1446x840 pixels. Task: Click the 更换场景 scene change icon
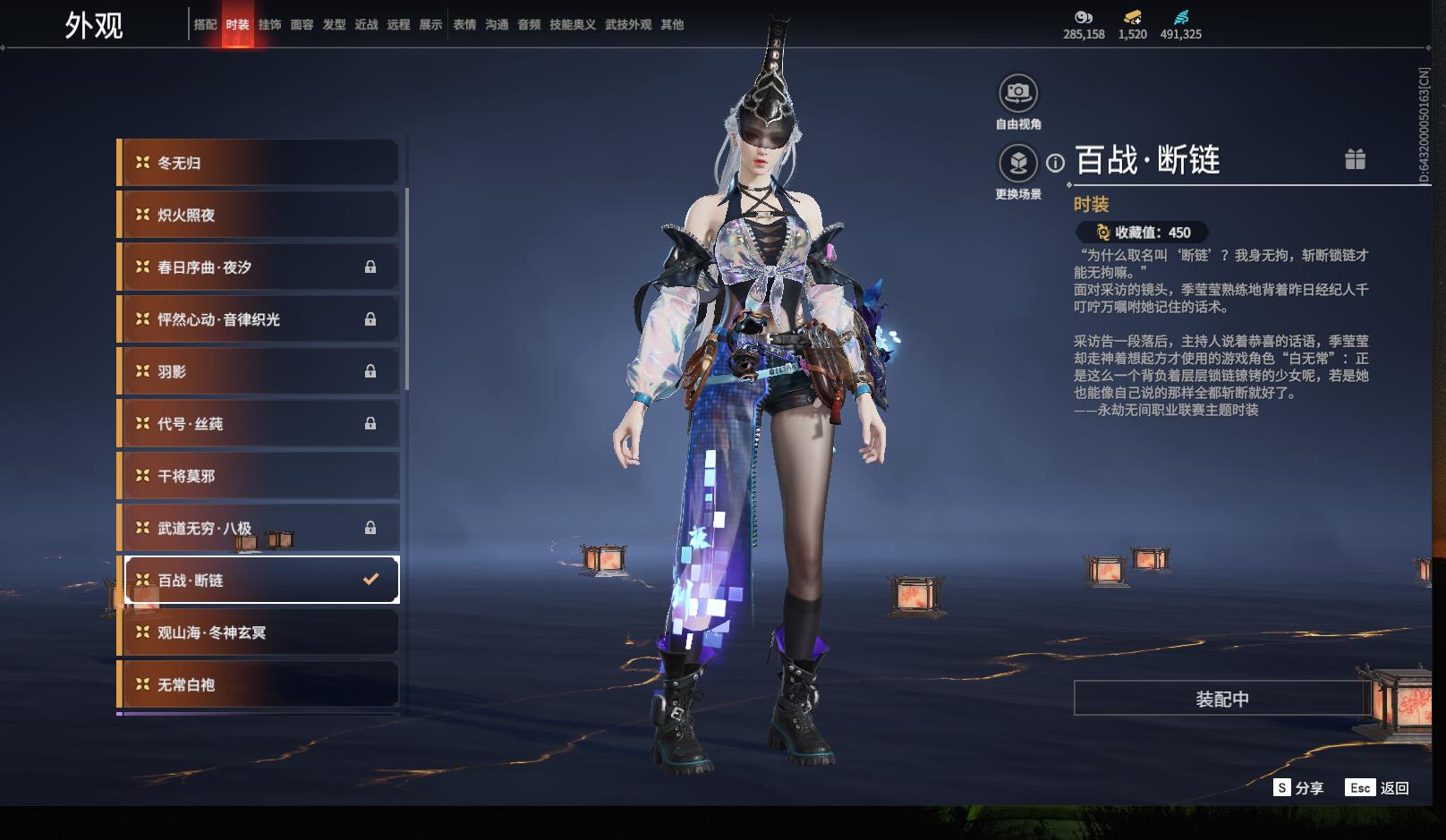[x=1018, y=163]
